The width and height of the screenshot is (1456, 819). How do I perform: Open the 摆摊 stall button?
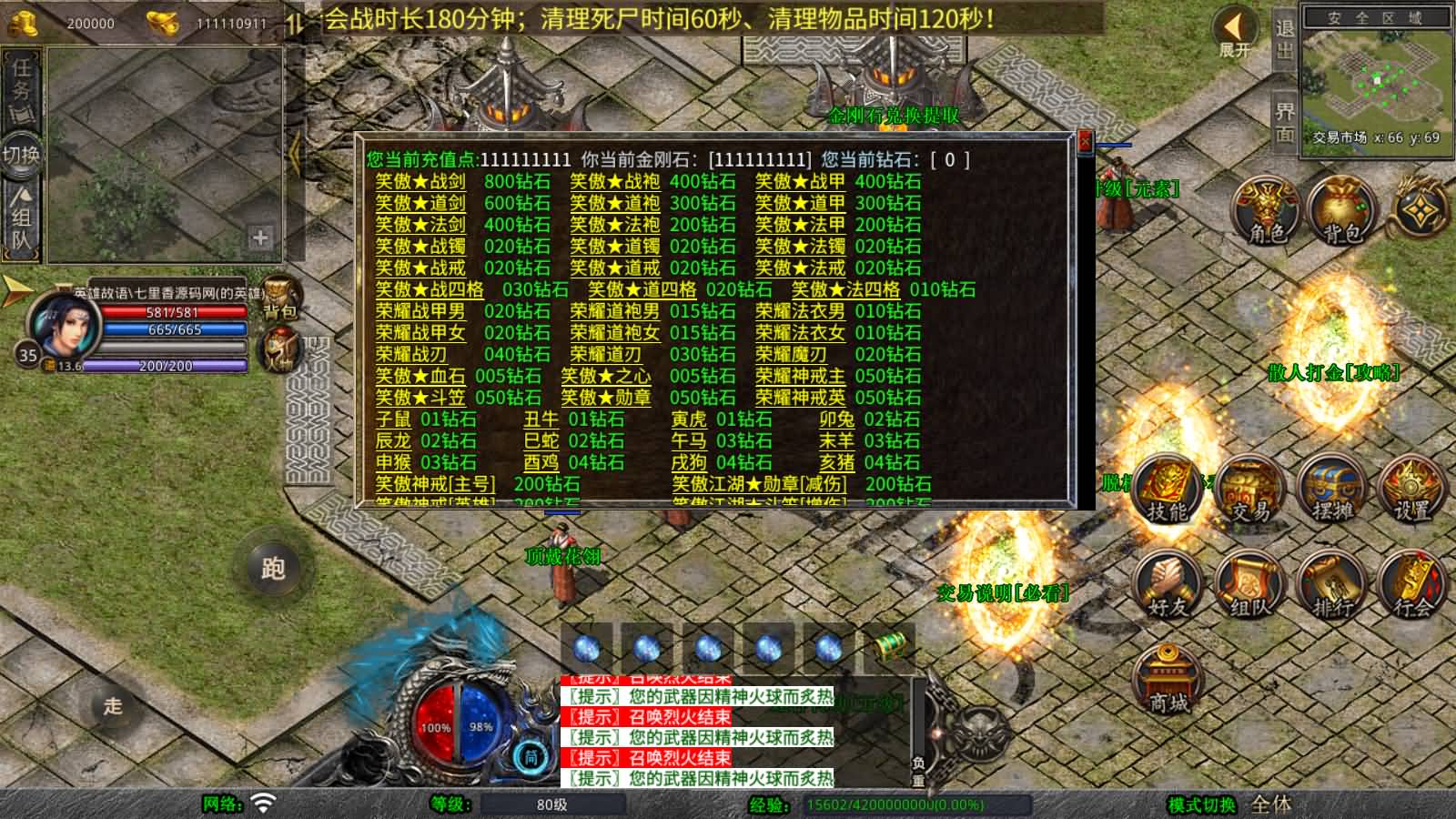(x=1332, y=491)
